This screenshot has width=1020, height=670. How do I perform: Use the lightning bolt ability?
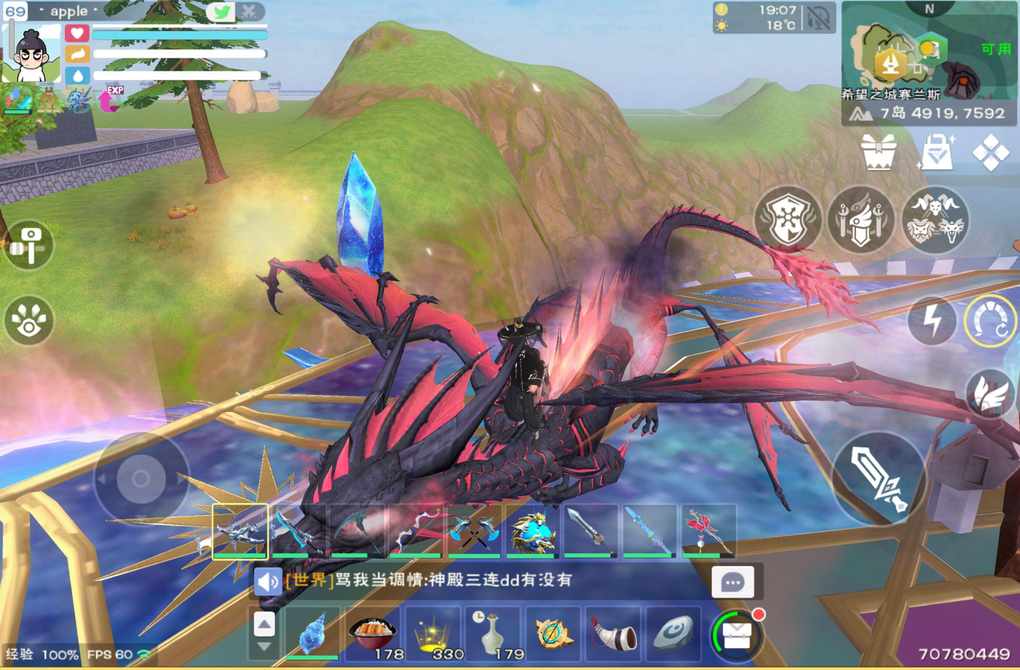[x=931, y=322]
